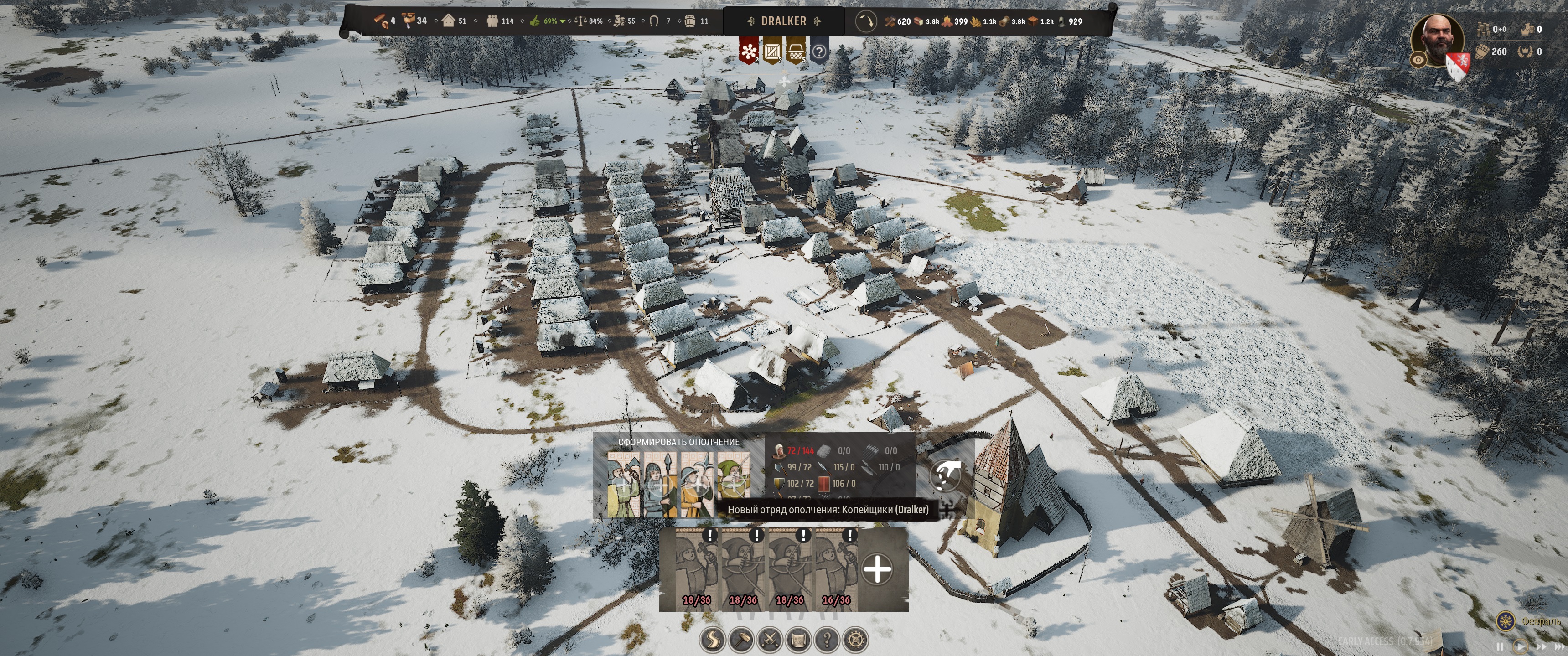The height and width of the screenshot is (656, 1568).
Task: Open the crossed swords army menu
Action: tap(769, 640)
